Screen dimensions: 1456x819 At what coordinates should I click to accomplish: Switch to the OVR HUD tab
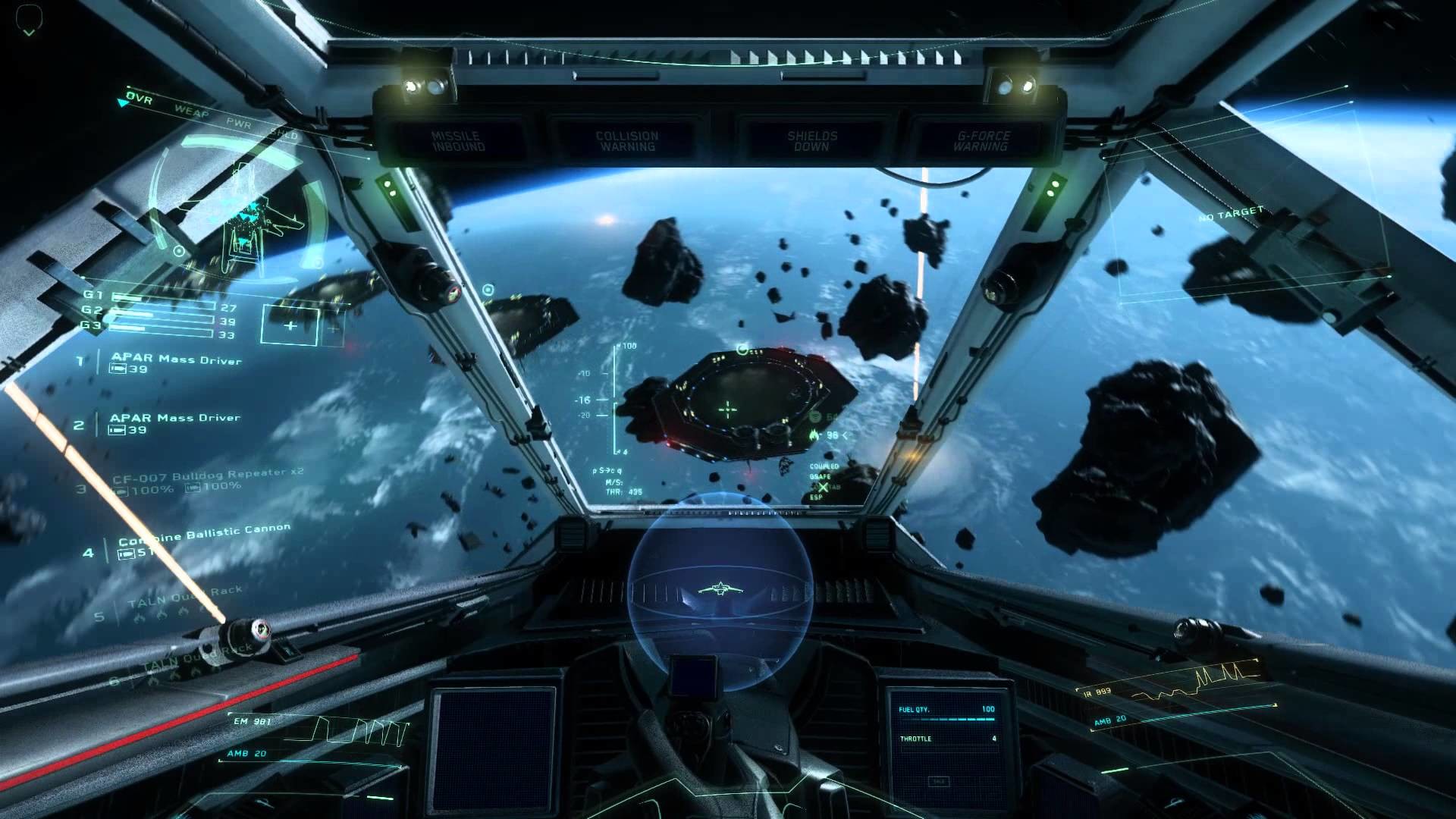[x=140, y=99]
